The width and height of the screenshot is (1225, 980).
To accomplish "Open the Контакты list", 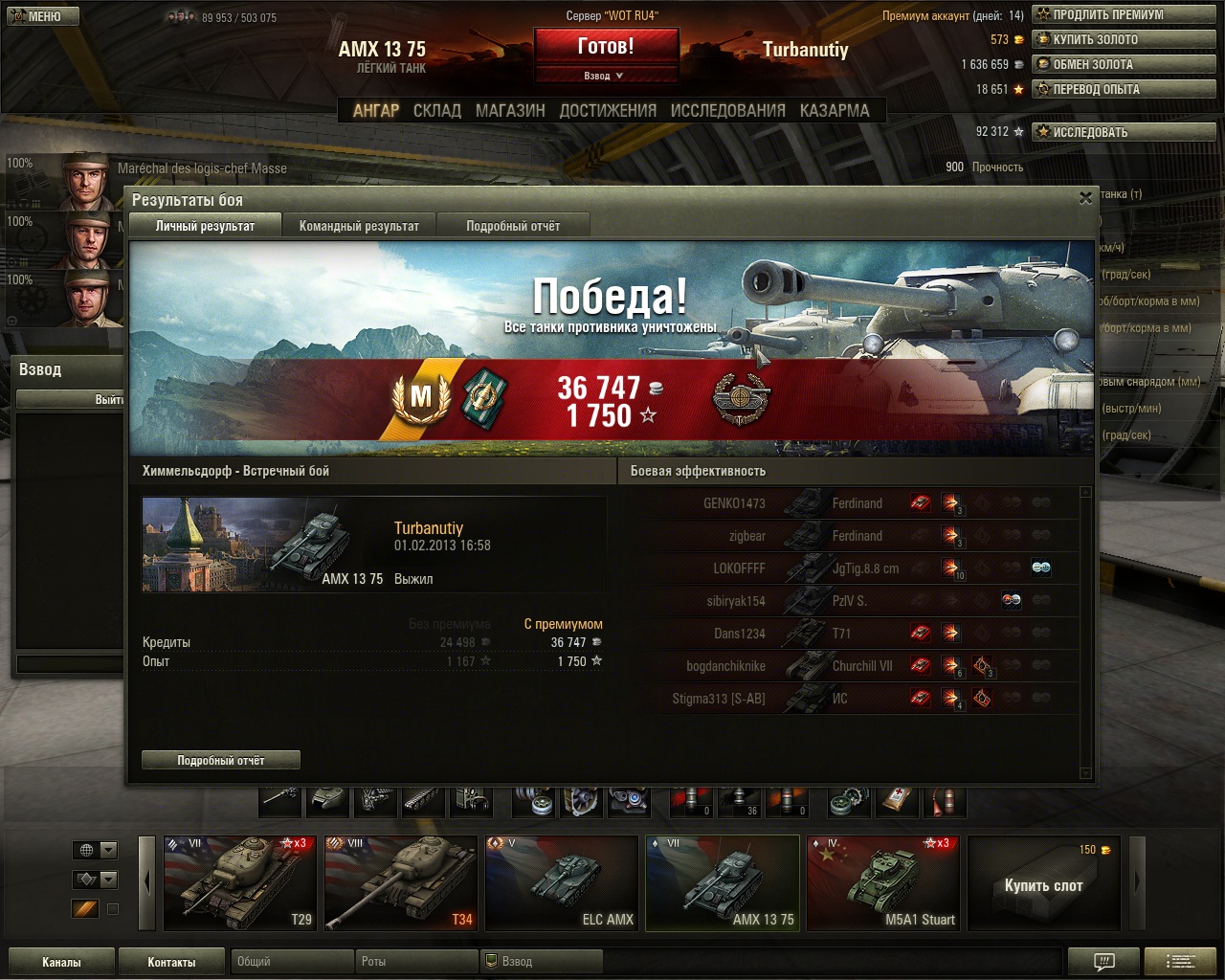I will pyautogui.click(x=171, y=962).
